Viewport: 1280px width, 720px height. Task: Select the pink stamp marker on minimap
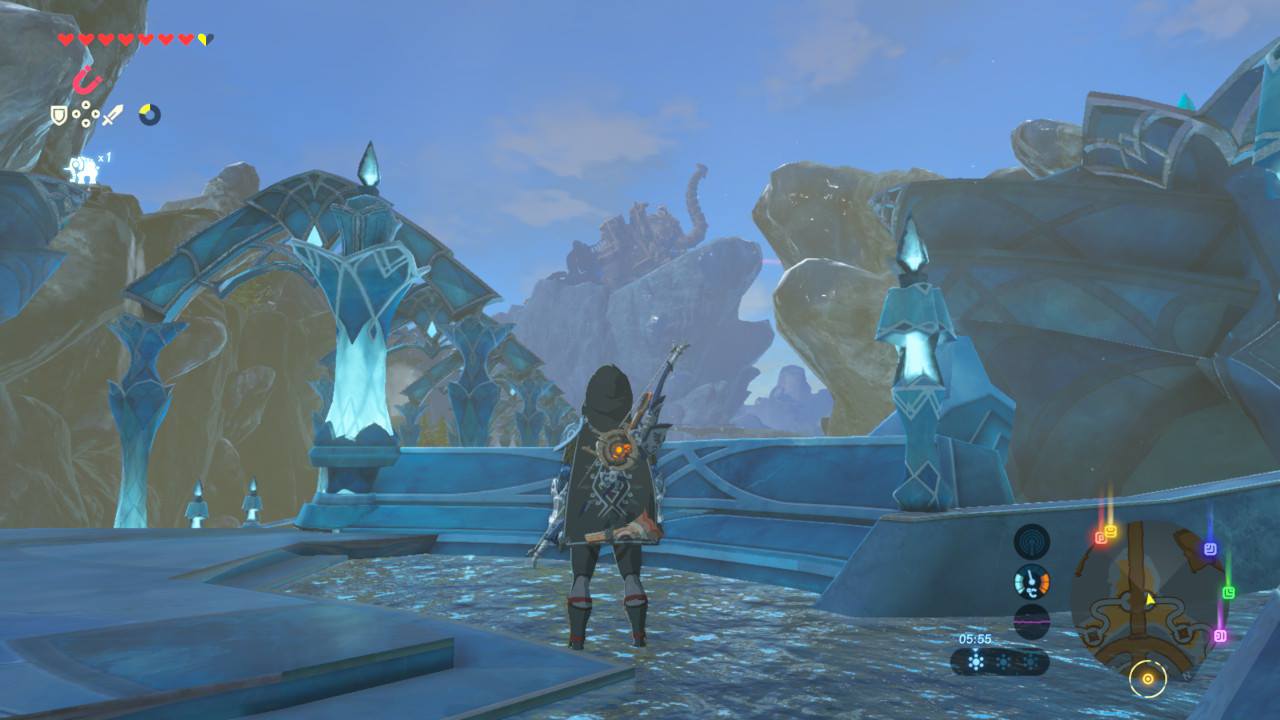[1220, 635]
